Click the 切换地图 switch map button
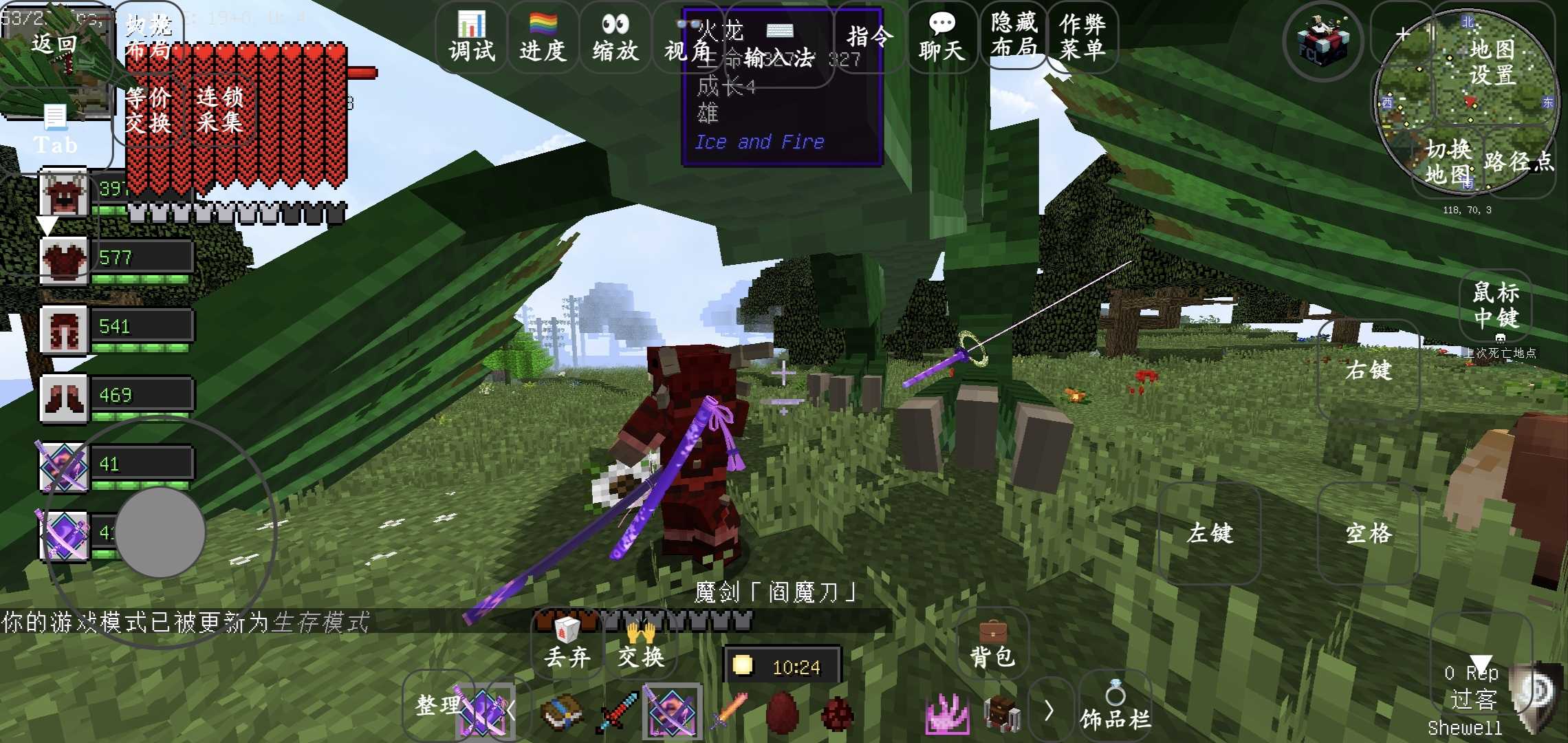 1448,162
